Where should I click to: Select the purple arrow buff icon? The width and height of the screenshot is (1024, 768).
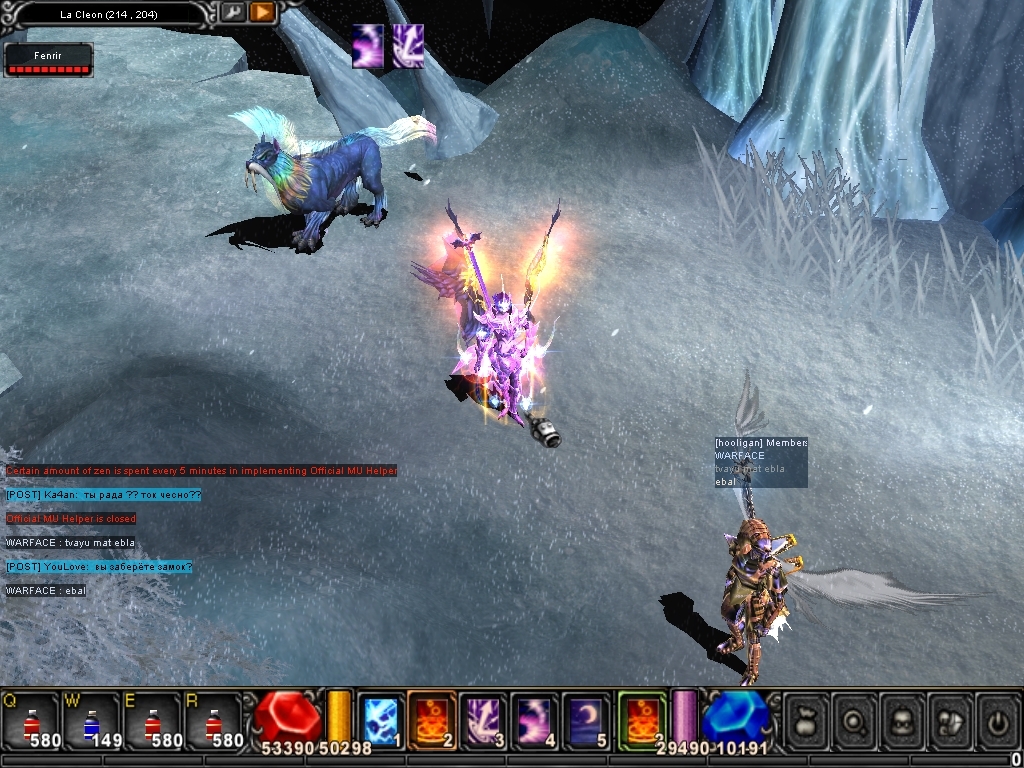[x=407, y=47]
